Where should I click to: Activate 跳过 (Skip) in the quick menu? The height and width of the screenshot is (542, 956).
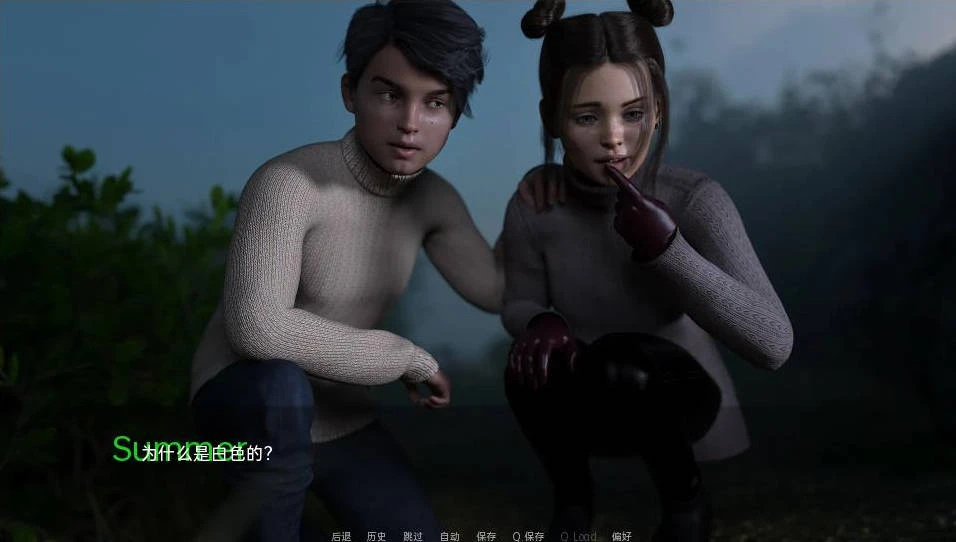click(x=413, y=536)
